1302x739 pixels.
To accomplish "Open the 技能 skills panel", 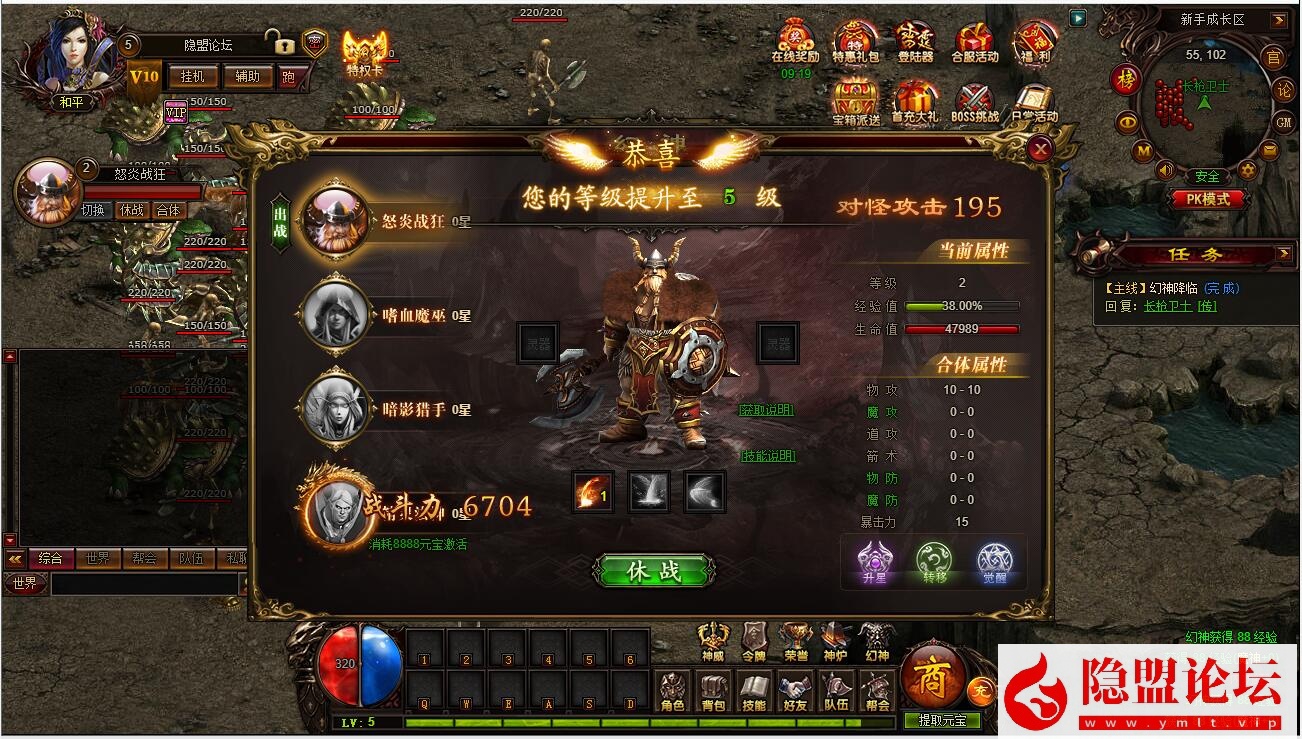I will [x=754, y=688].
